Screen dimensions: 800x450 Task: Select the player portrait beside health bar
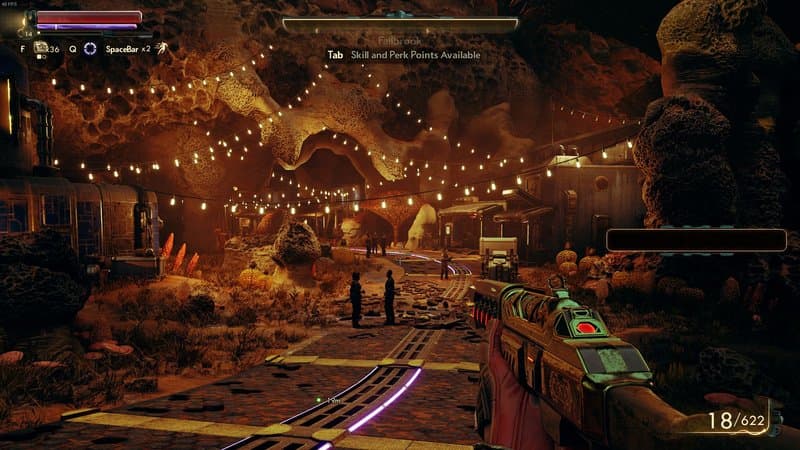27,19
